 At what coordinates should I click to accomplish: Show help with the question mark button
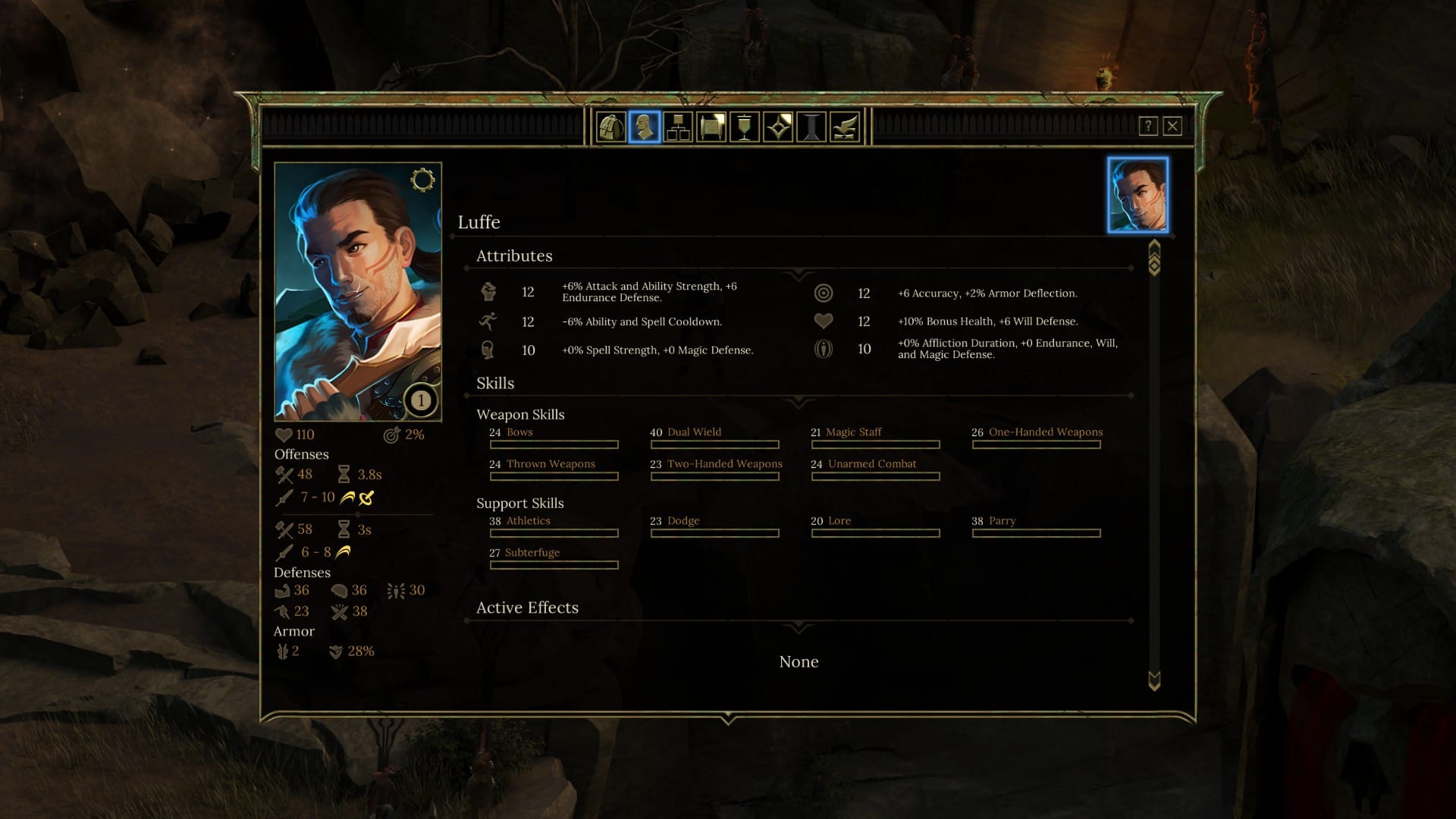(x=1148, y=126)
